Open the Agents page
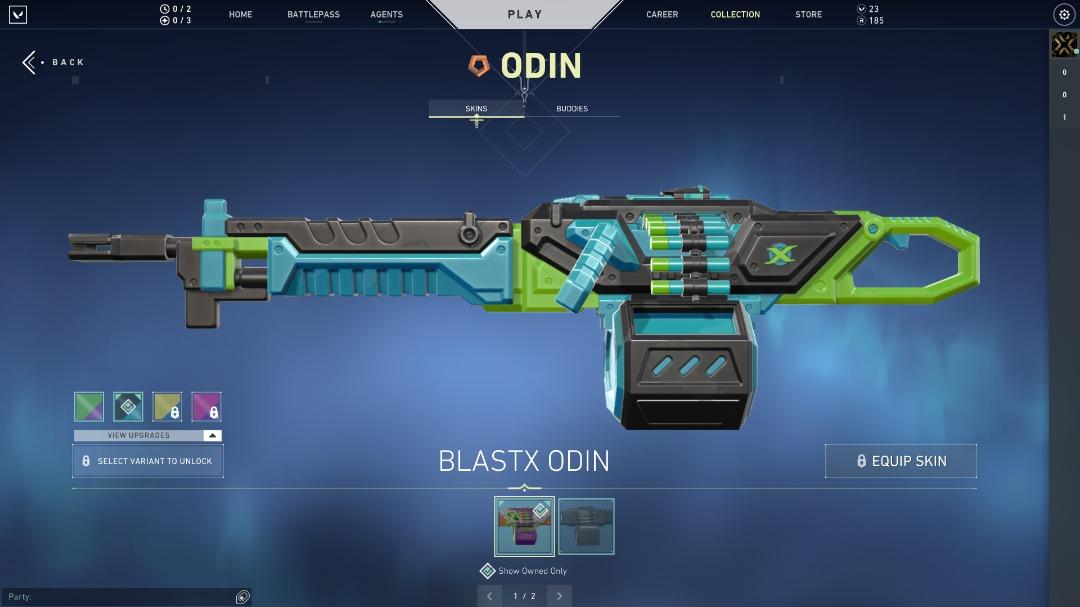 pyautogui.click(x=386, y=15)
